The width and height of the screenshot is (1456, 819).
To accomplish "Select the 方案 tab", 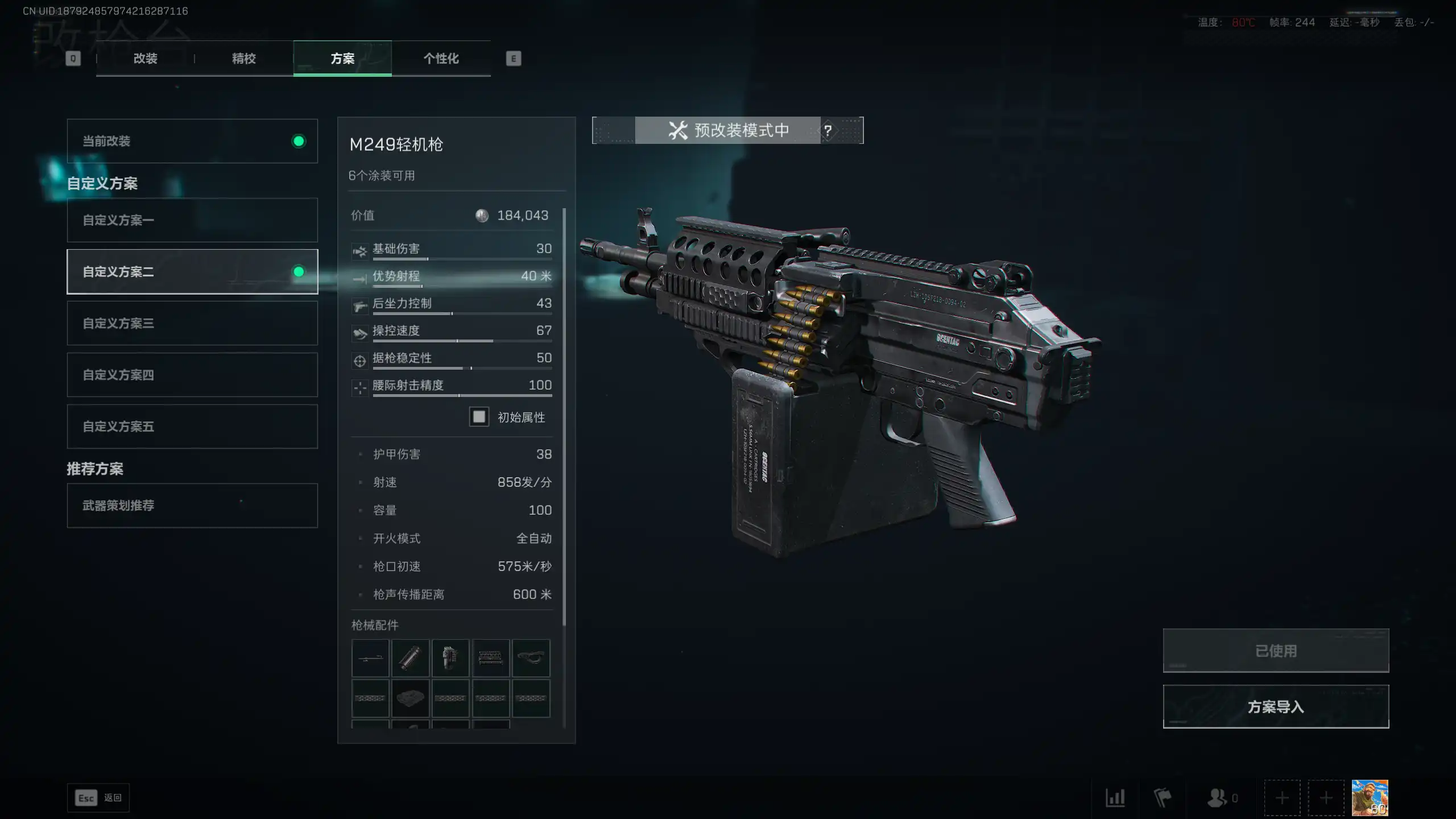I will pyautogui.click(x=342, y=59).
